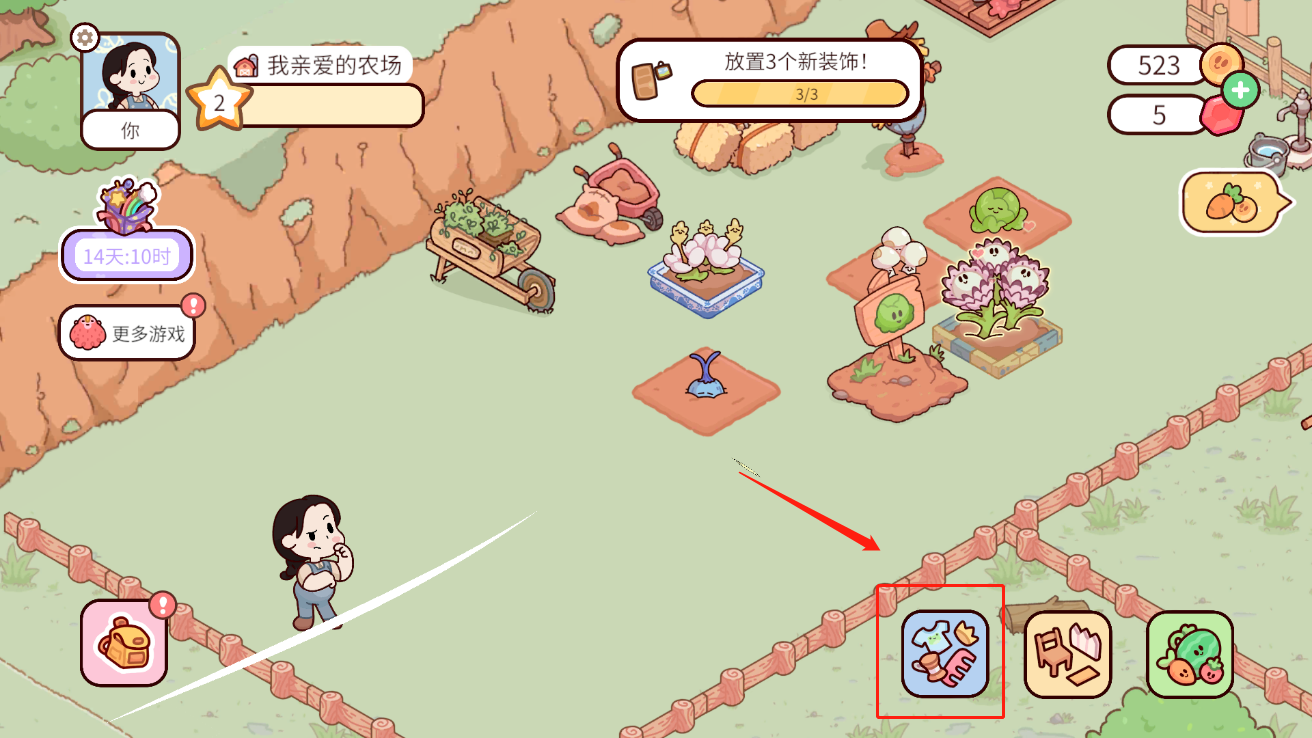Click the house icon near farm name
This screenshot has height=738, width=1312.
coord(247,63)
